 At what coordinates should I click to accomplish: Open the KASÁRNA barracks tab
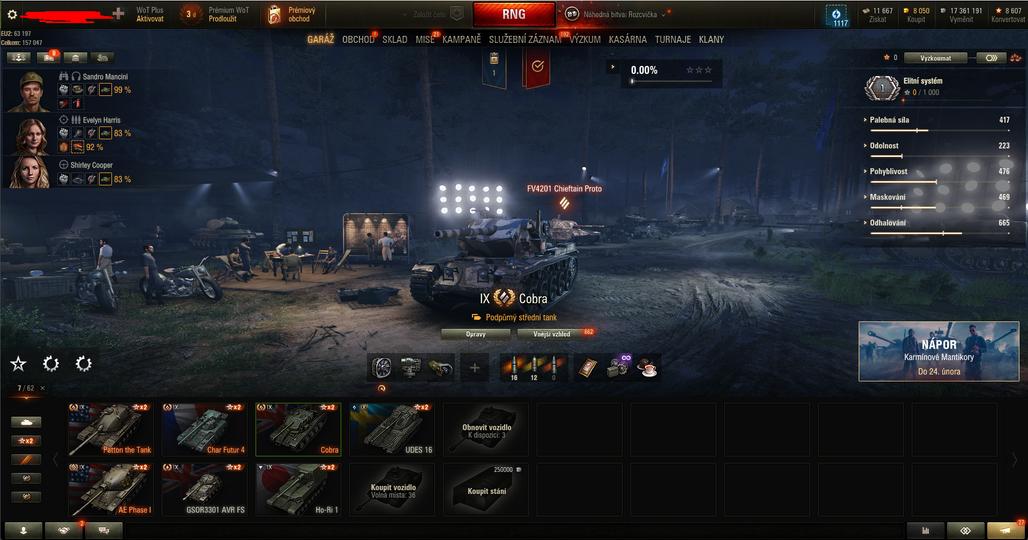[628, 40]
